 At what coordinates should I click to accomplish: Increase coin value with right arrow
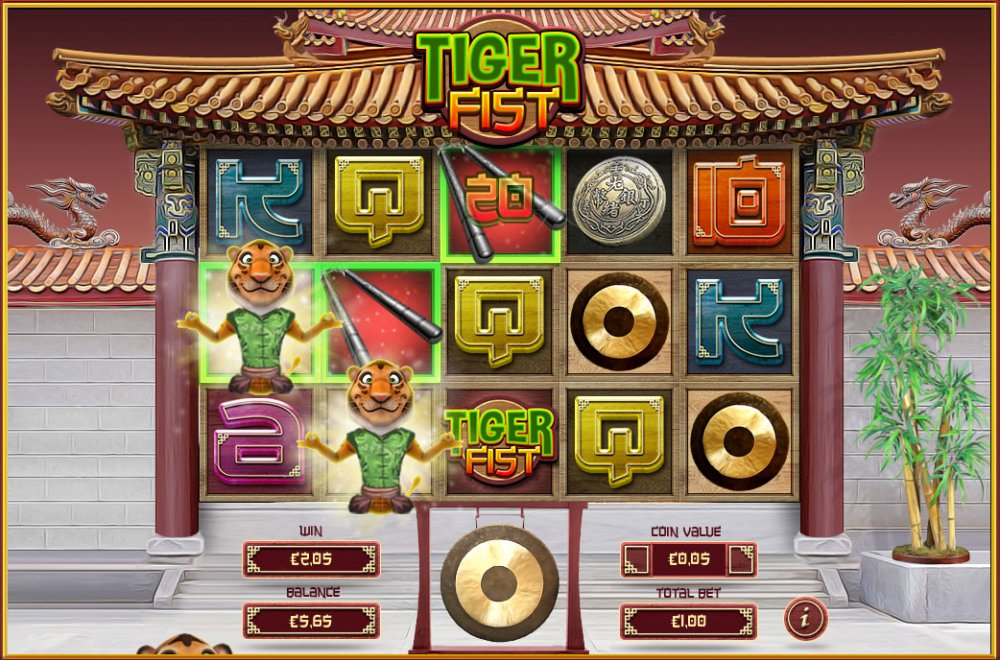click(x=741, y=560)
